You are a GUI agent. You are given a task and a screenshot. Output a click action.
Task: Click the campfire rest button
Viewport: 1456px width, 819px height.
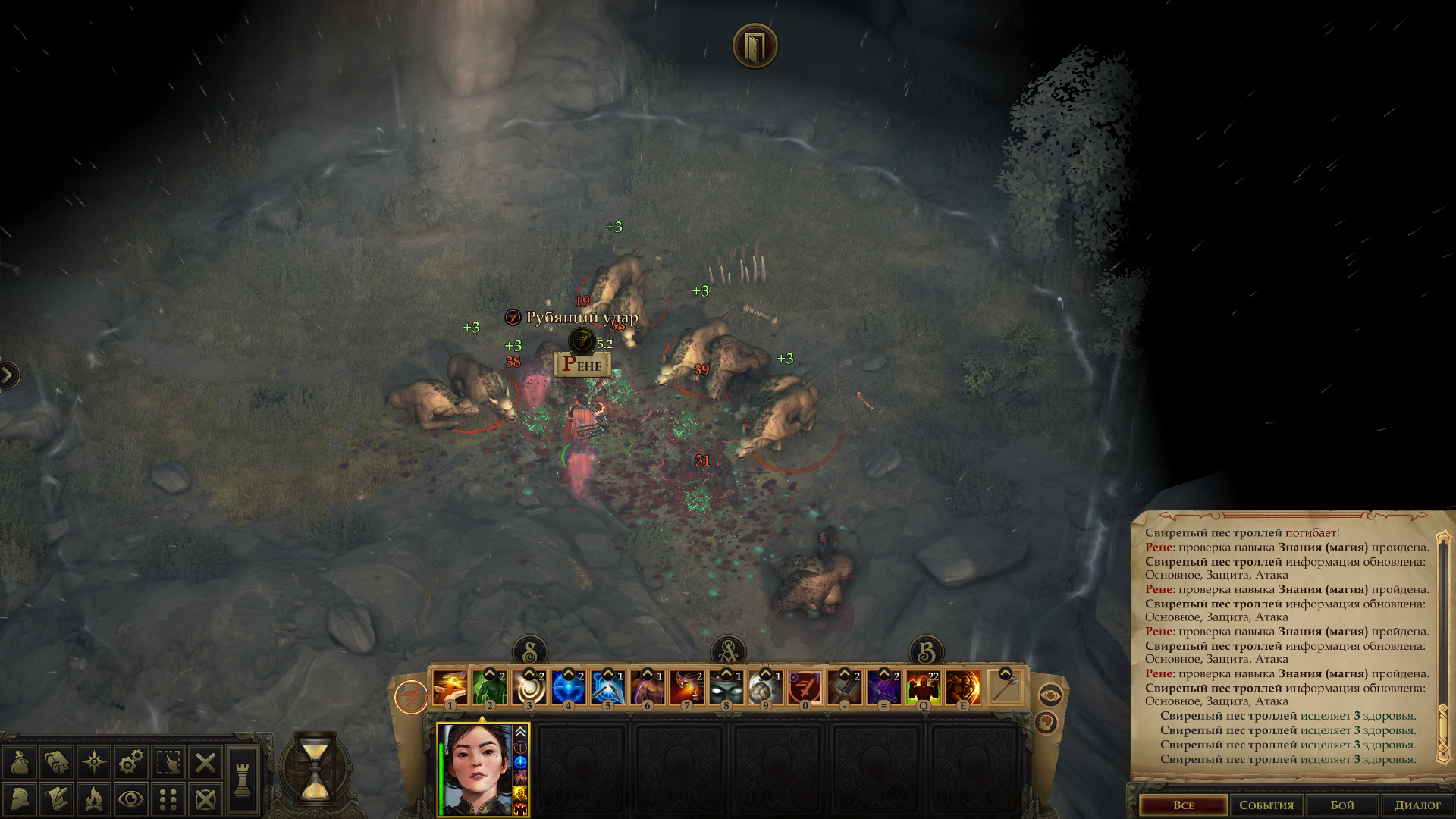94,799
